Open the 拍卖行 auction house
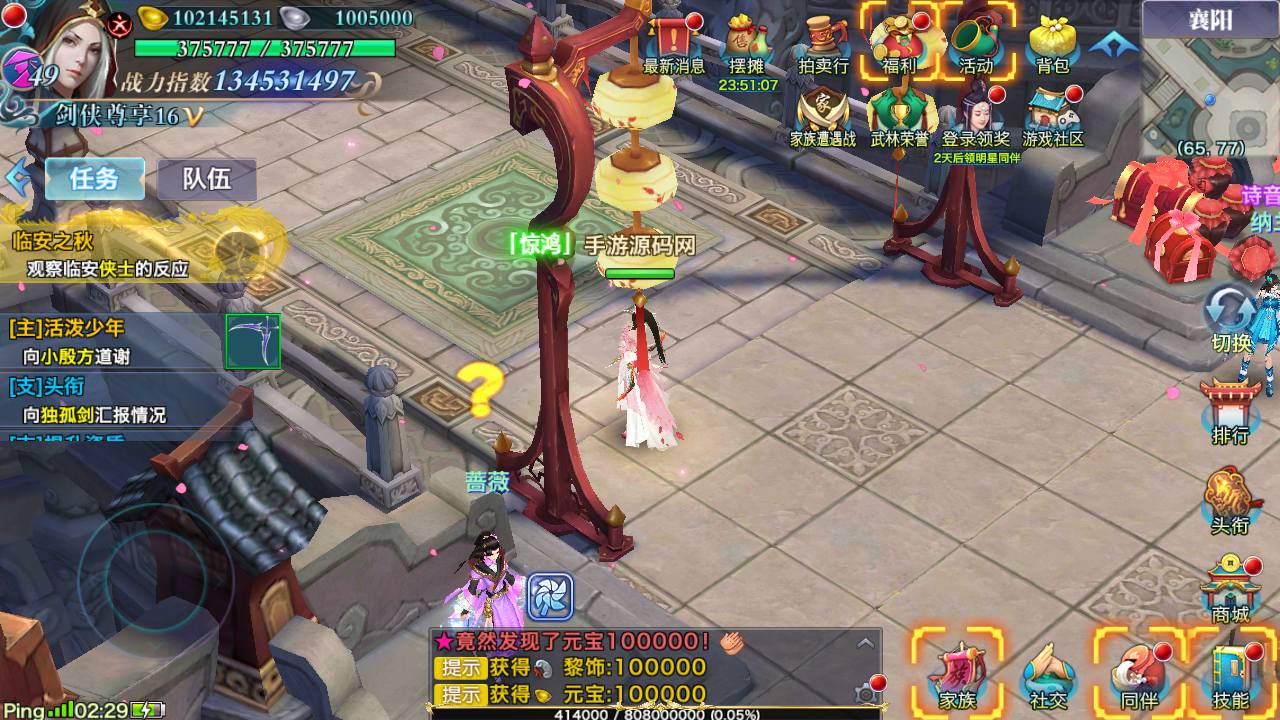The image size is (1280, 720). coord(823,44)
